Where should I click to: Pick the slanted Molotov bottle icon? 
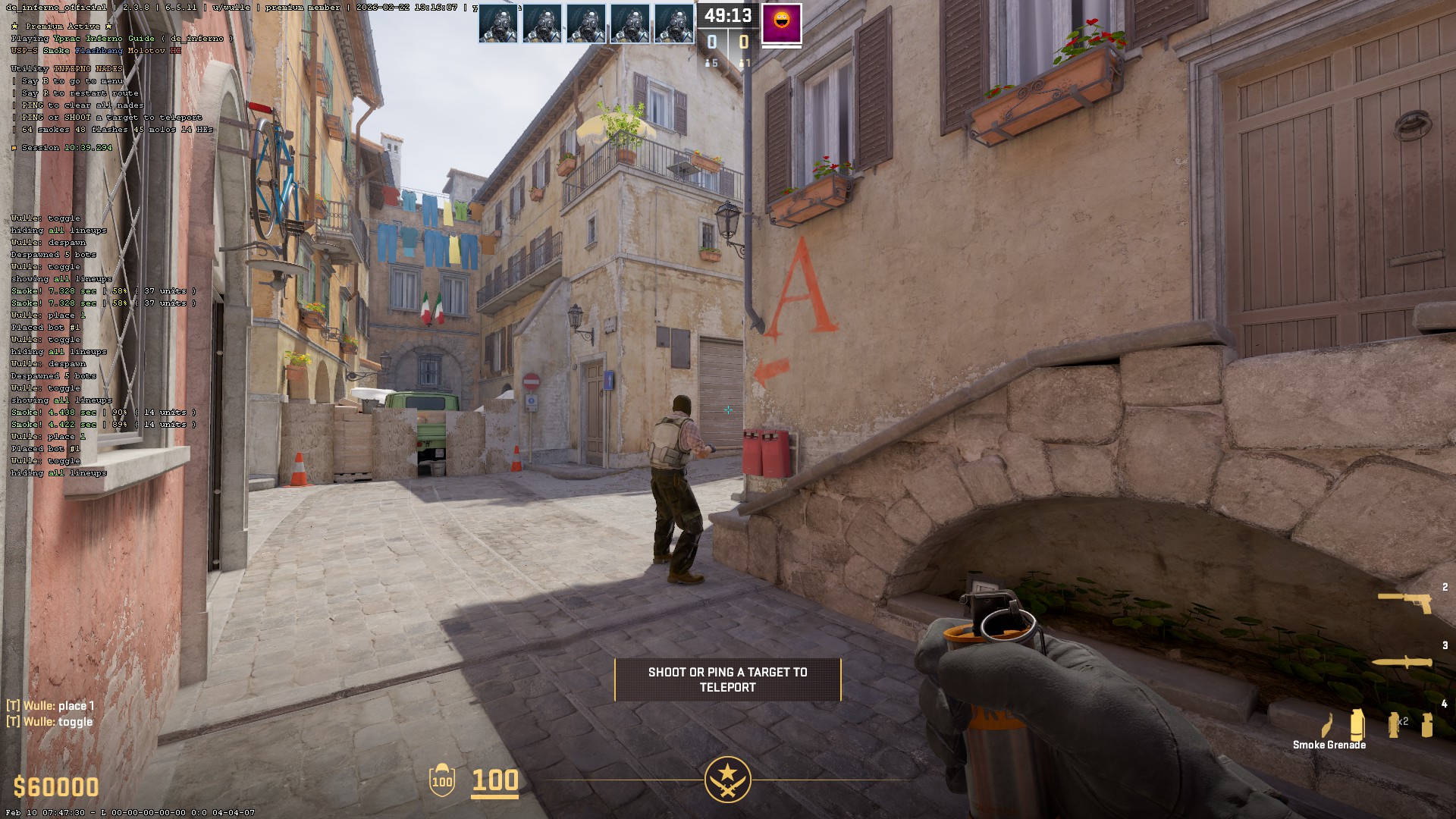[x=1328, y=725]
